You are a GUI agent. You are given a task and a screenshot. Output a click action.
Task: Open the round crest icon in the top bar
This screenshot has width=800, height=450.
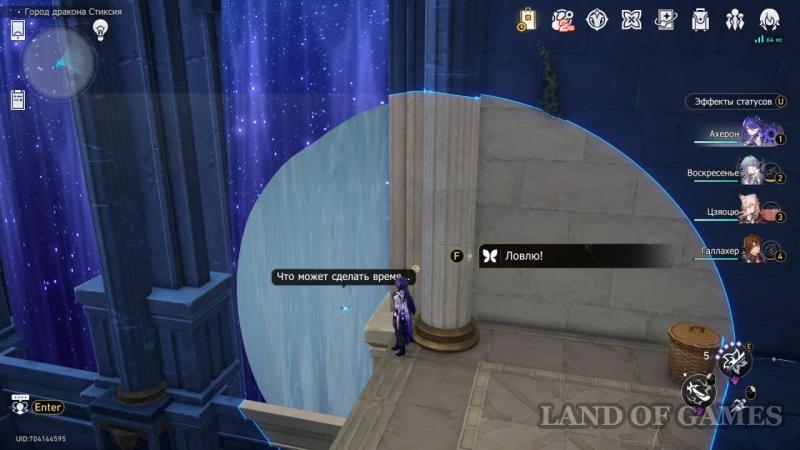[597, 19]
